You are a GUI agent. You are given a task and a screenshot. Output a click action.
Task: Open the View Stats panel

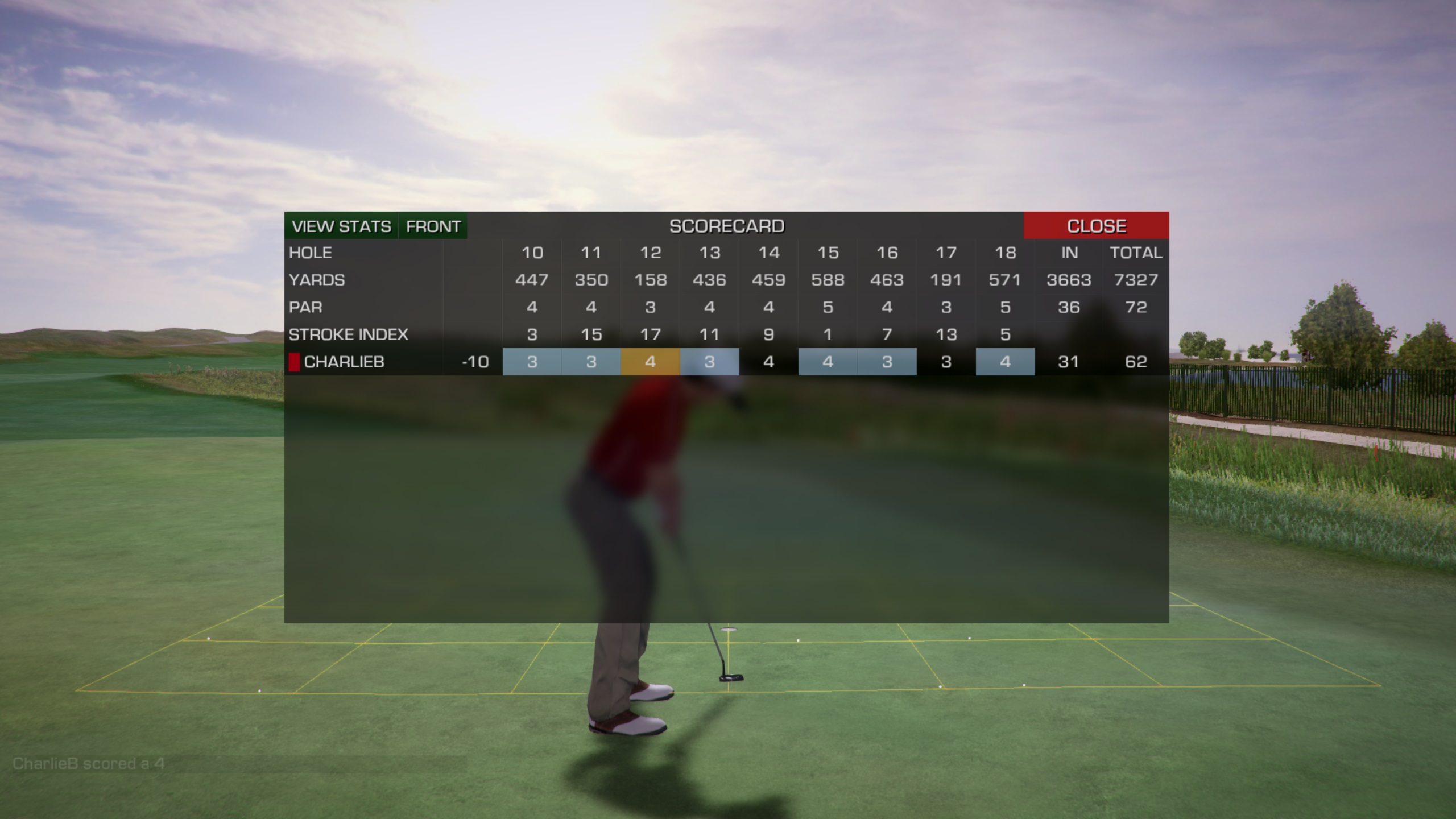[x=341, y=226]
